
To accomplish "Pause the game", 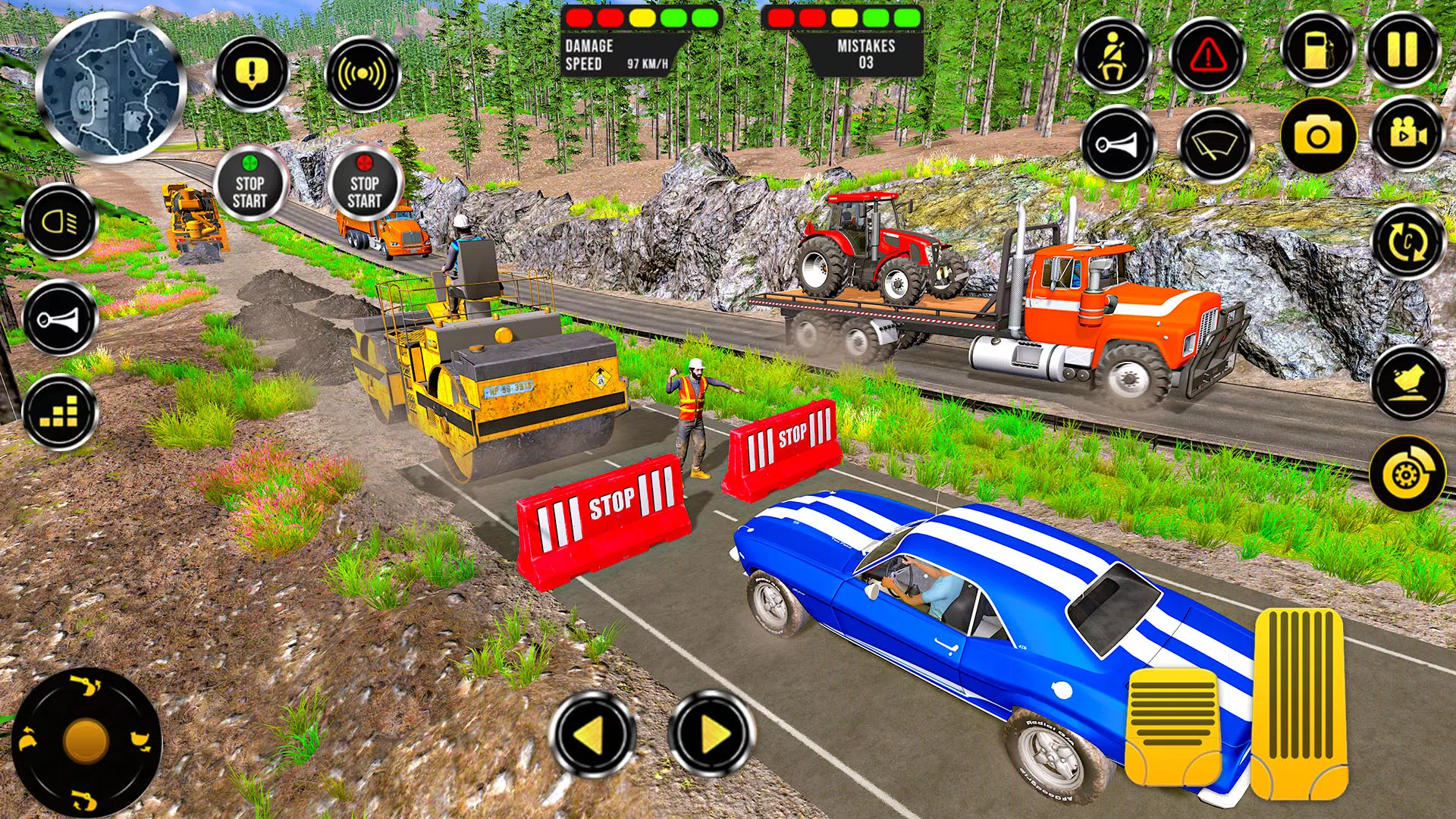I will (1402, 50).
